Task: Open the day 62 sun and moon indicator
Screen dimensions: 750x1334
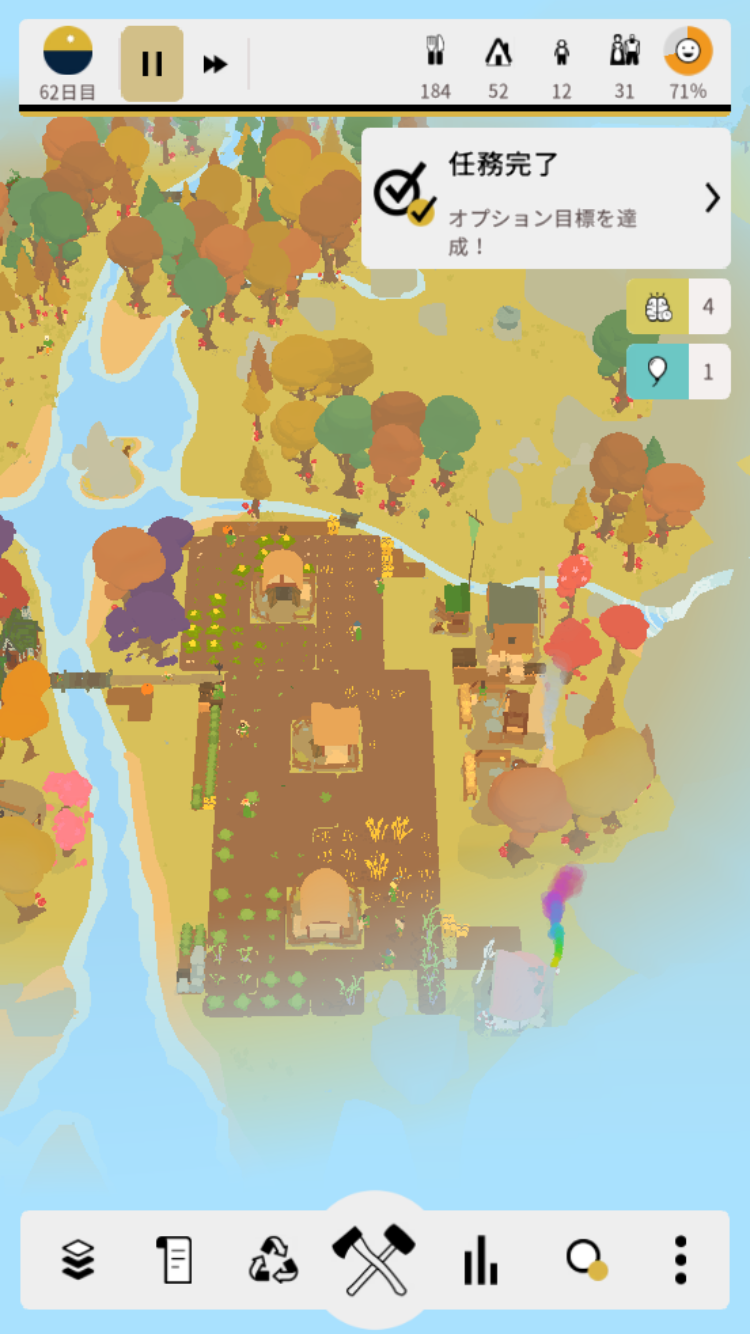Action: (x=68, y=52)
